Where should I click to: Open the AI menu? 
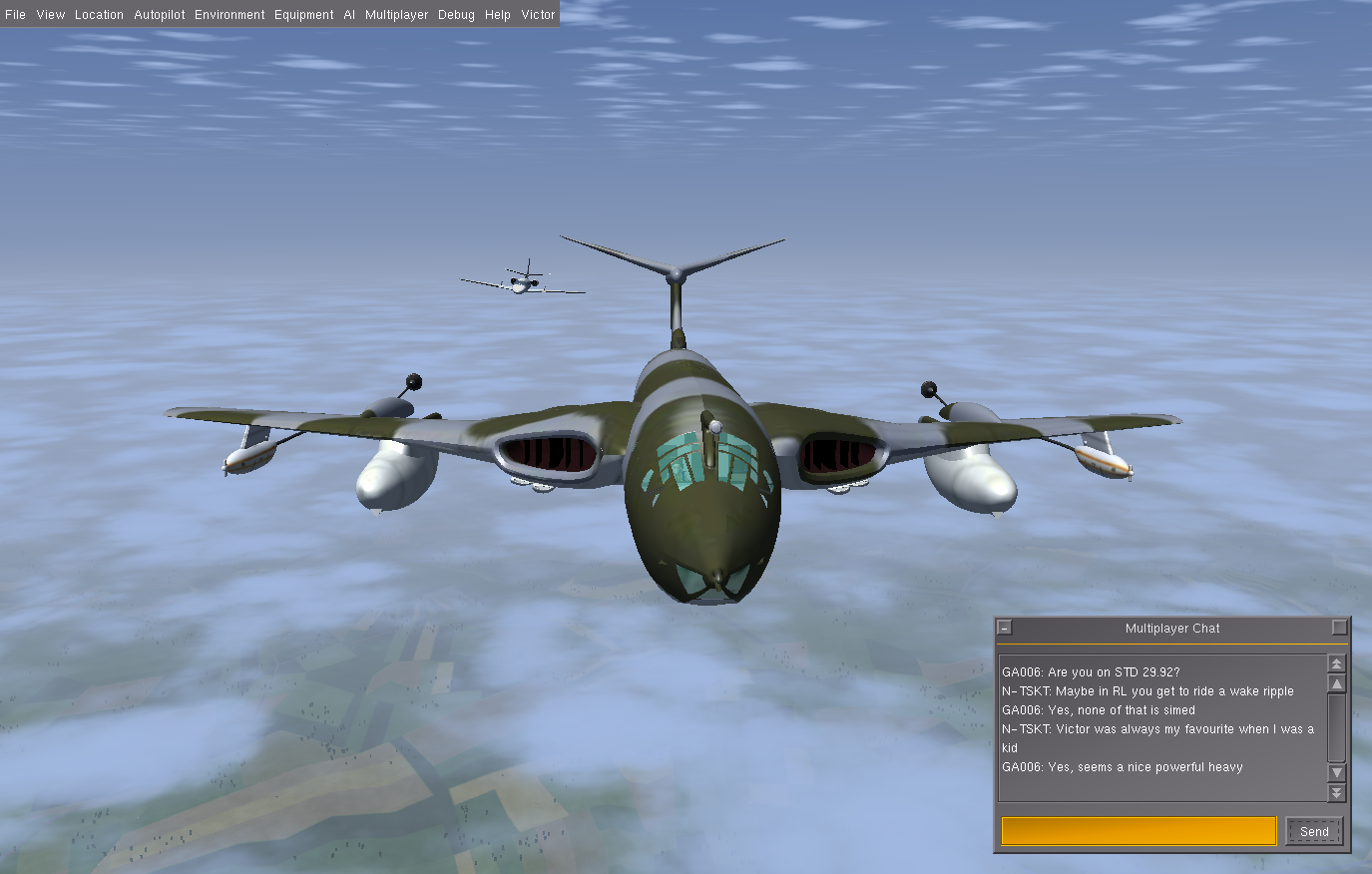pos(349,15)
